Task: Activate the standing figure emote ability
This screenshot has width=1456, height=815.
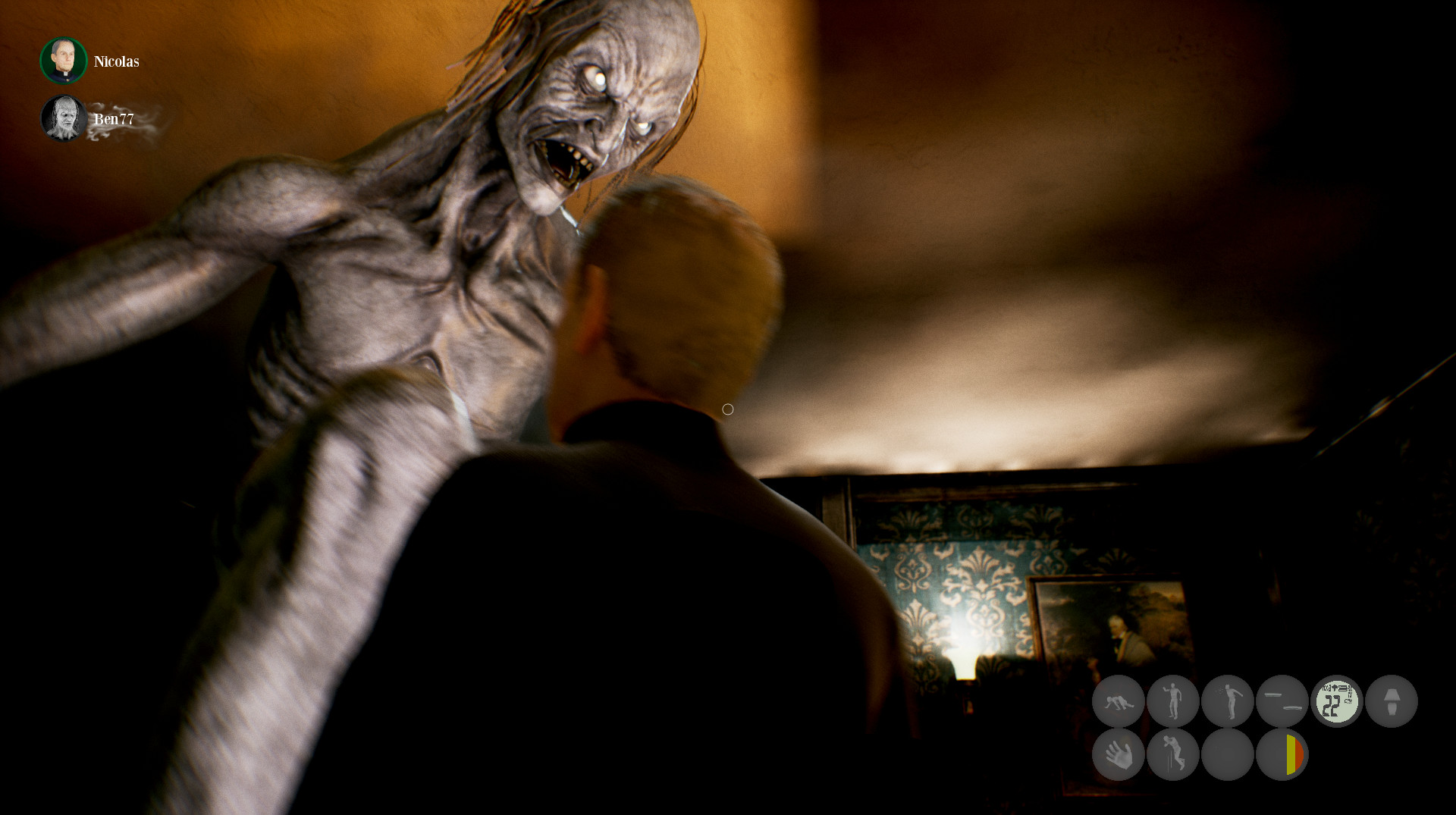Action: click(x=1173, y=701)
